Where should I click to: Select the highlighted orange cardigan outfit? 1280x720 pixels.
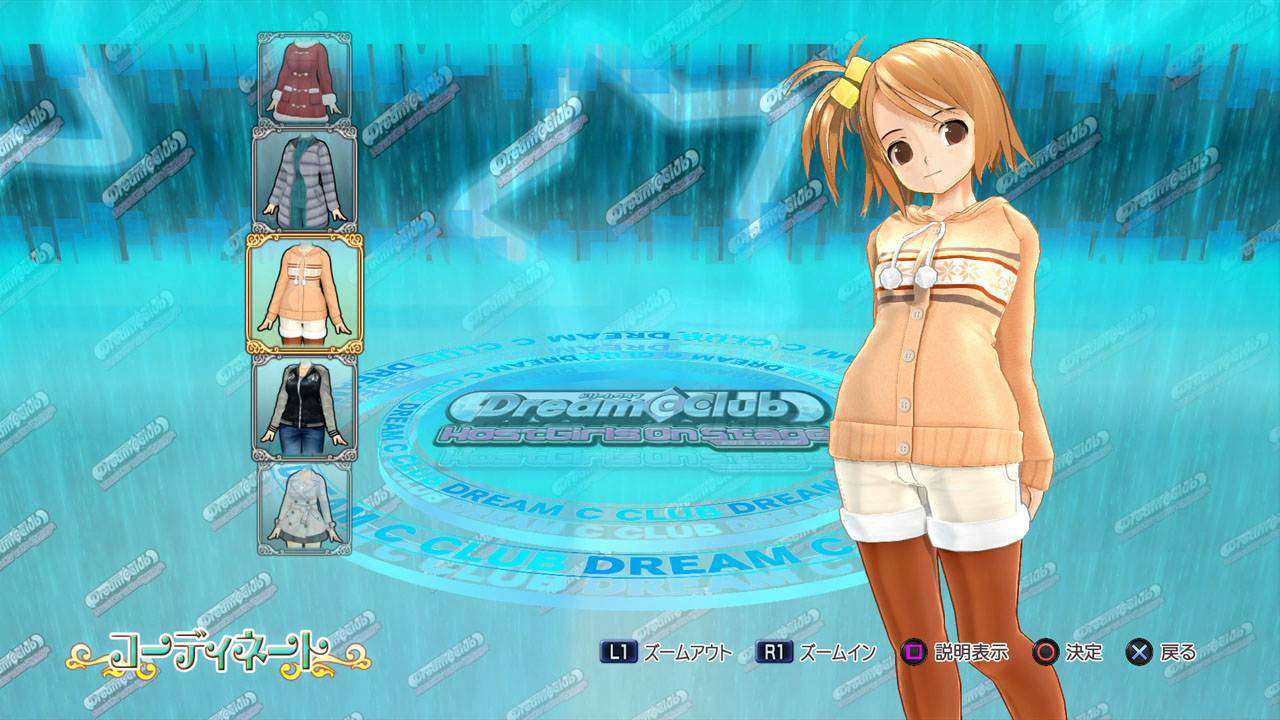(x=305, y=294)
